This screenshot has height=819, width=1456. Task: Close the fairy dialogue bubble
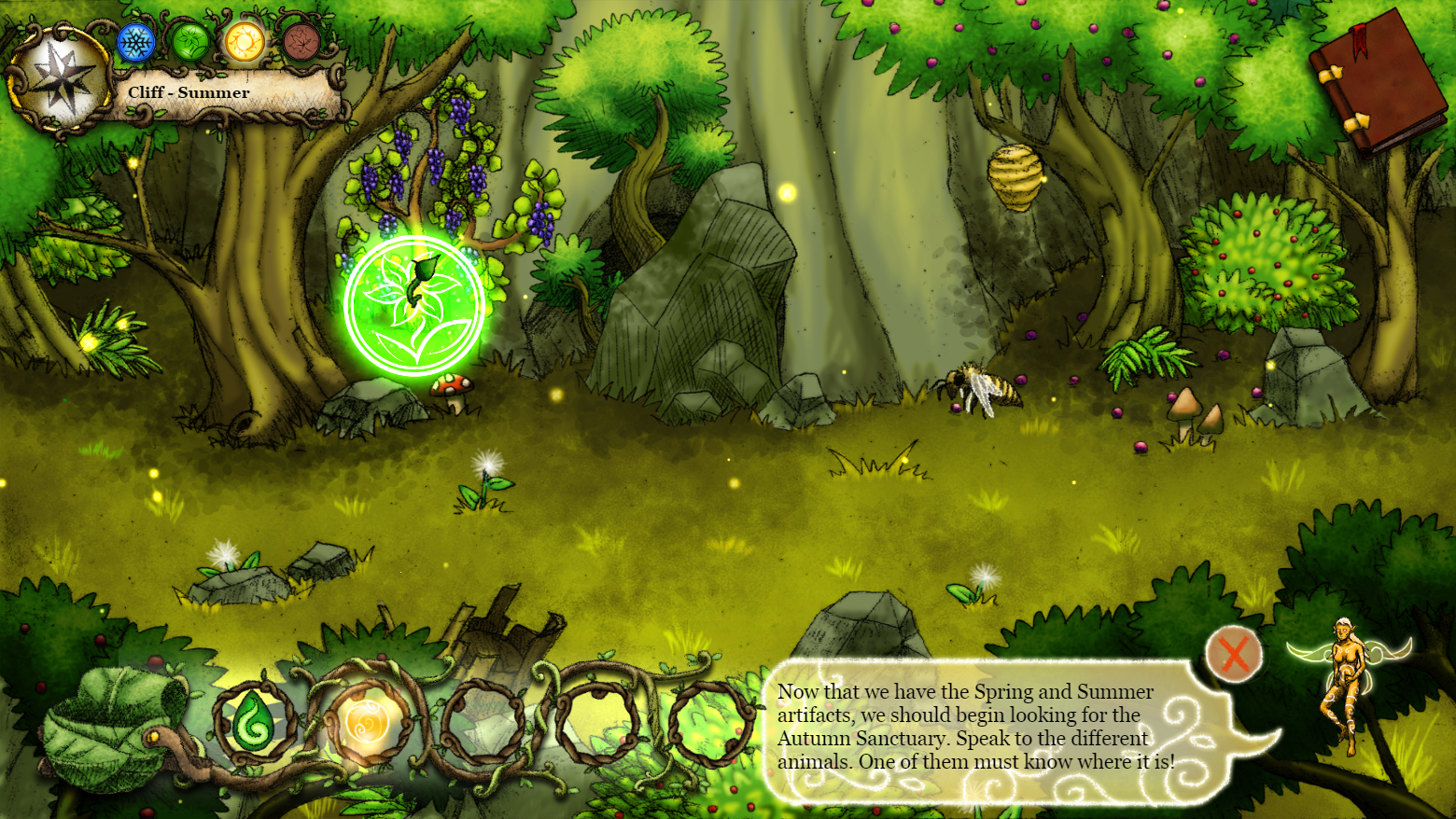pyautogui.click(x=1234, y=654)
